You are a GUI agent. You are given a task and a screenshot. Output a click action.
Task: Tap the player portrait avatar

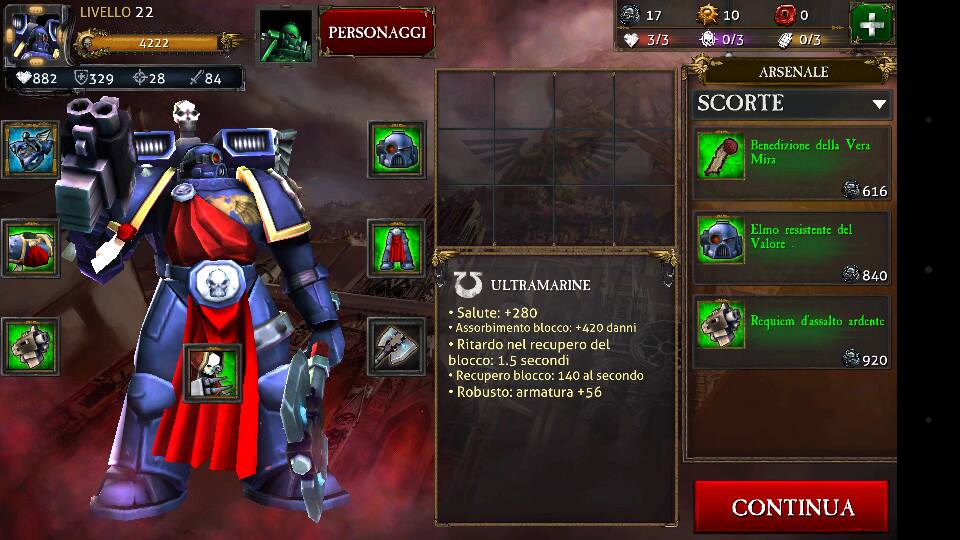(x=37, y=33)
